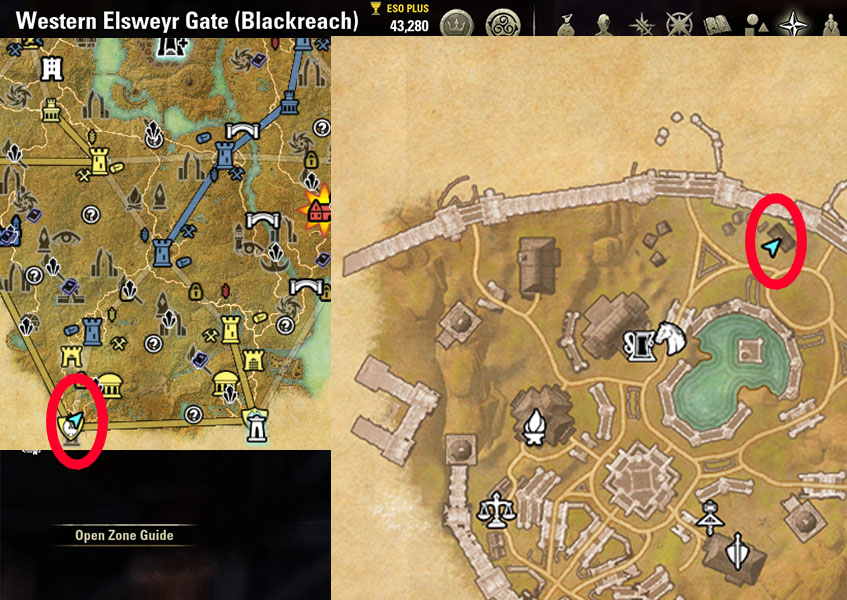Select the active map star icon
The width and height of the screenshot is (847, 600).
point(794,22)
